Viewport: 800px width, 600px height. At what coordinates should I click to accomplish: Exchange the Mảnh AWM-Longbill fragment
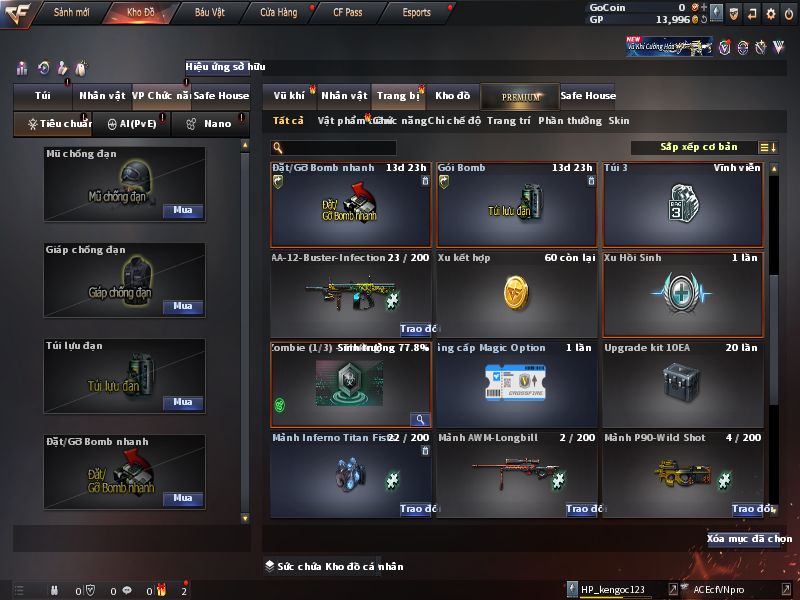pyautogui.click(x=582, y=509)
